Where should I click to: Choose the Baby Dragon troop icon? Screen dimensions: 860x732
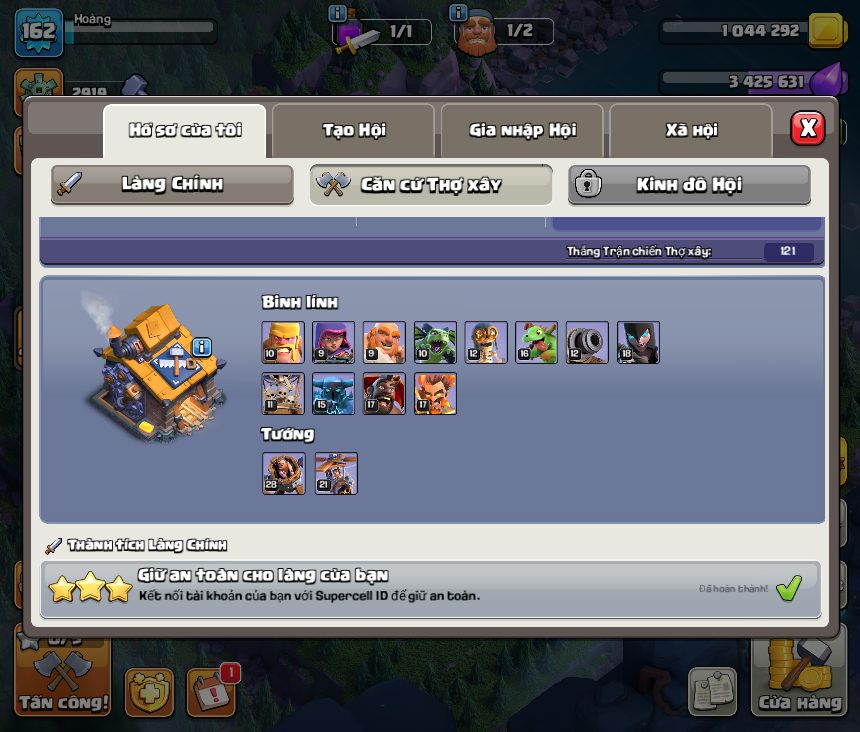(536, 342)
